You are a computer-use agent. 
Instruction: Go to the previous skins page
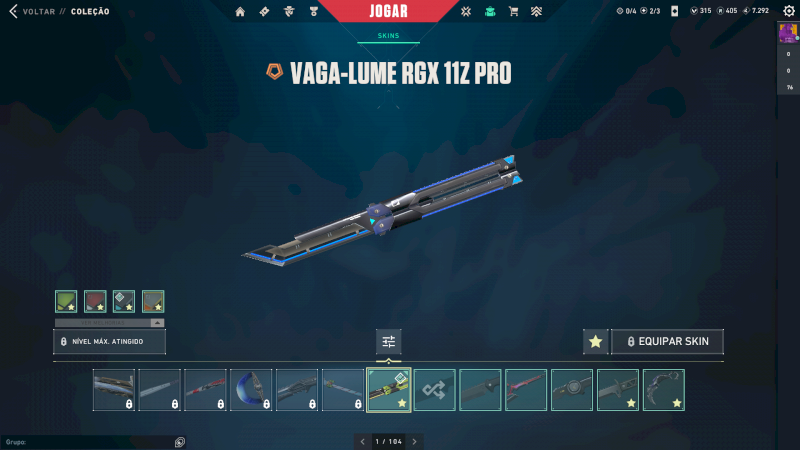(362, 441)
